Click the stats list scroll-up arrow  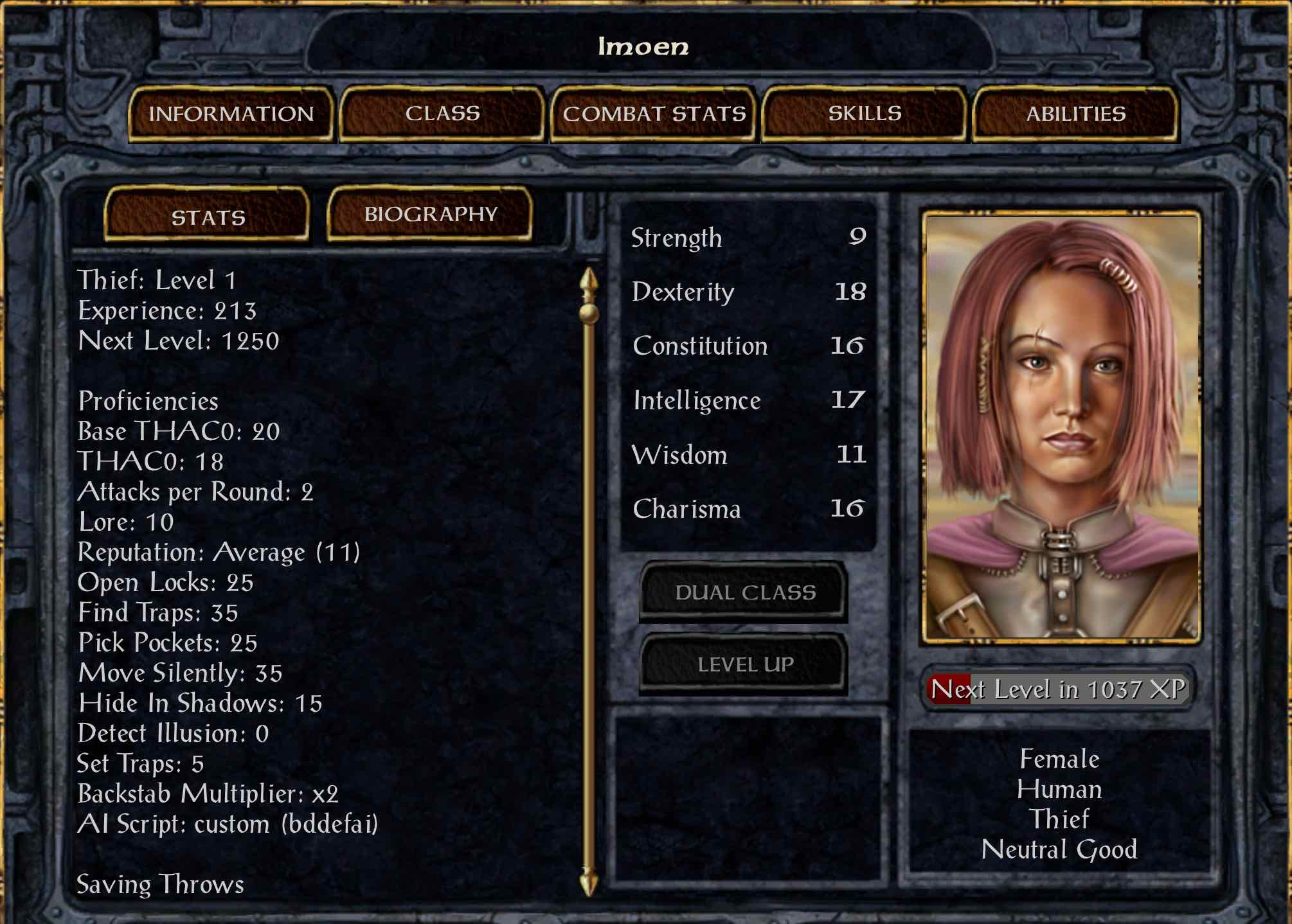tap(589, 281)
